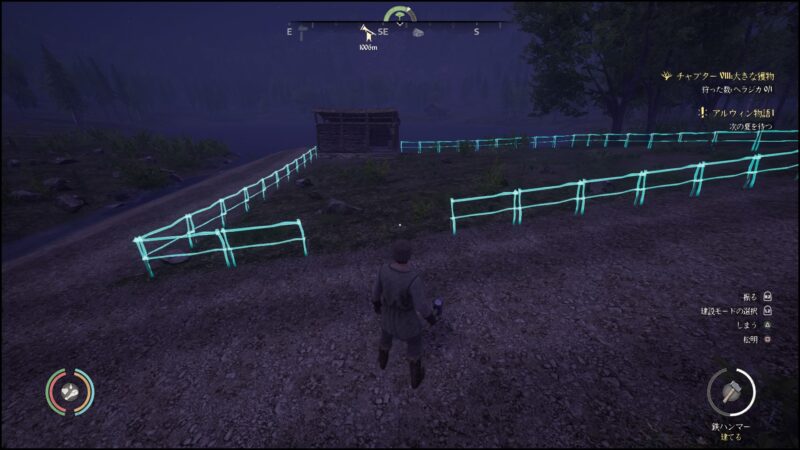Viewport: 800px width, 450px height.
Task: Click the season progress dial above compass
Action: coord(400,15)
